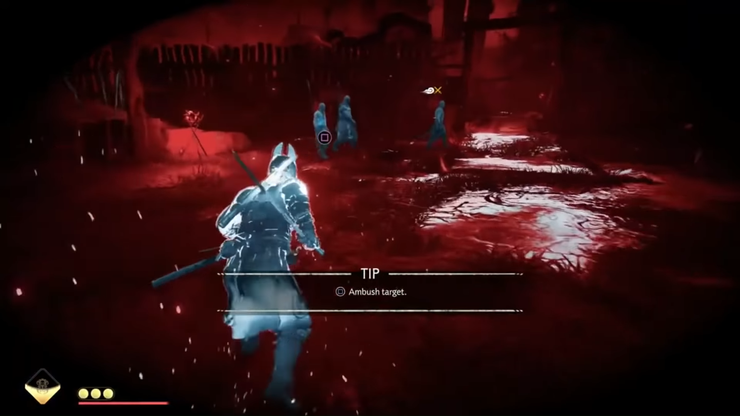
Task: Click the gold diamond emblem HUD icon
Action: click(x=42, y=386)
